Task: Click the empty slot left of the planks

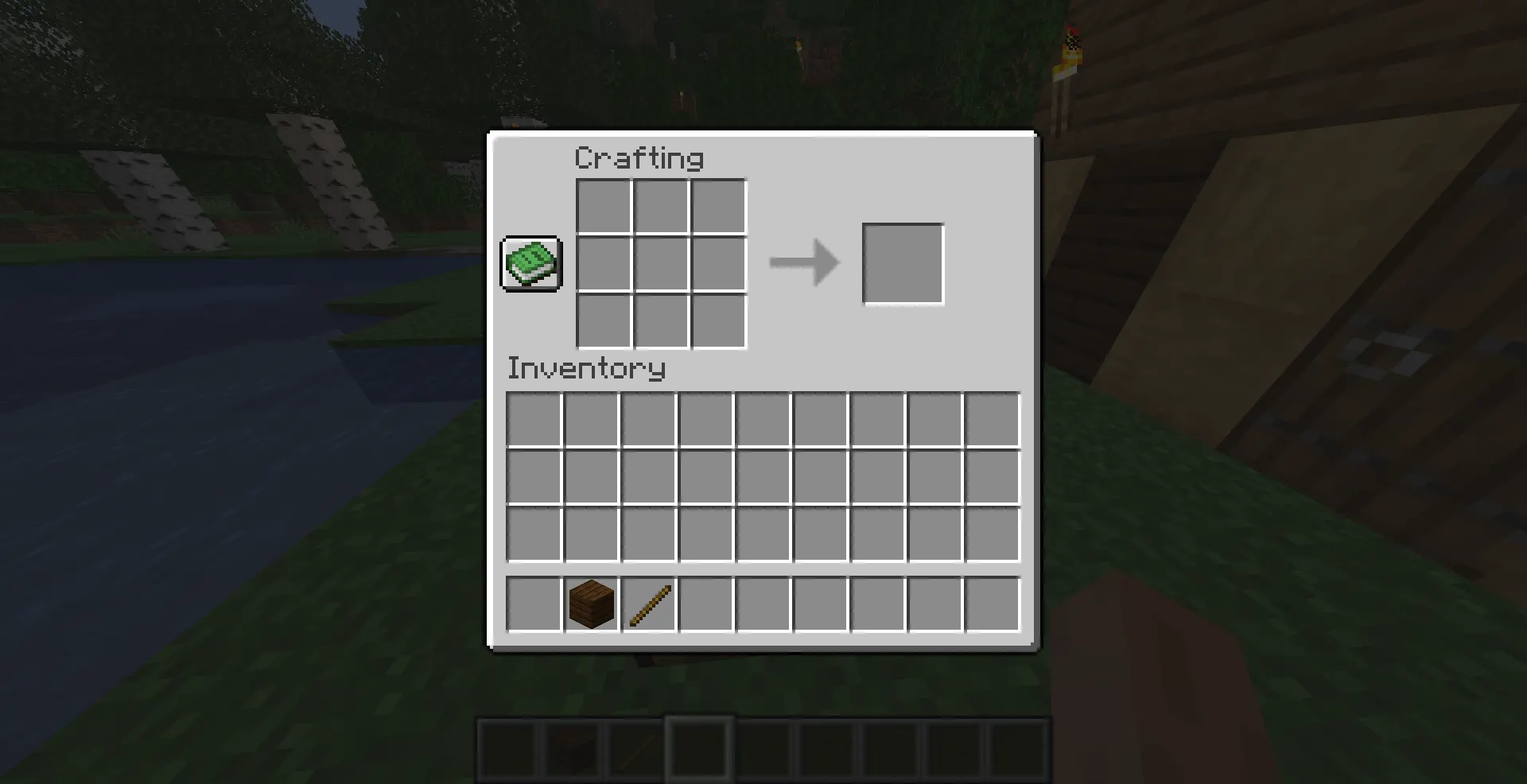Action: (x=533, y=603)
